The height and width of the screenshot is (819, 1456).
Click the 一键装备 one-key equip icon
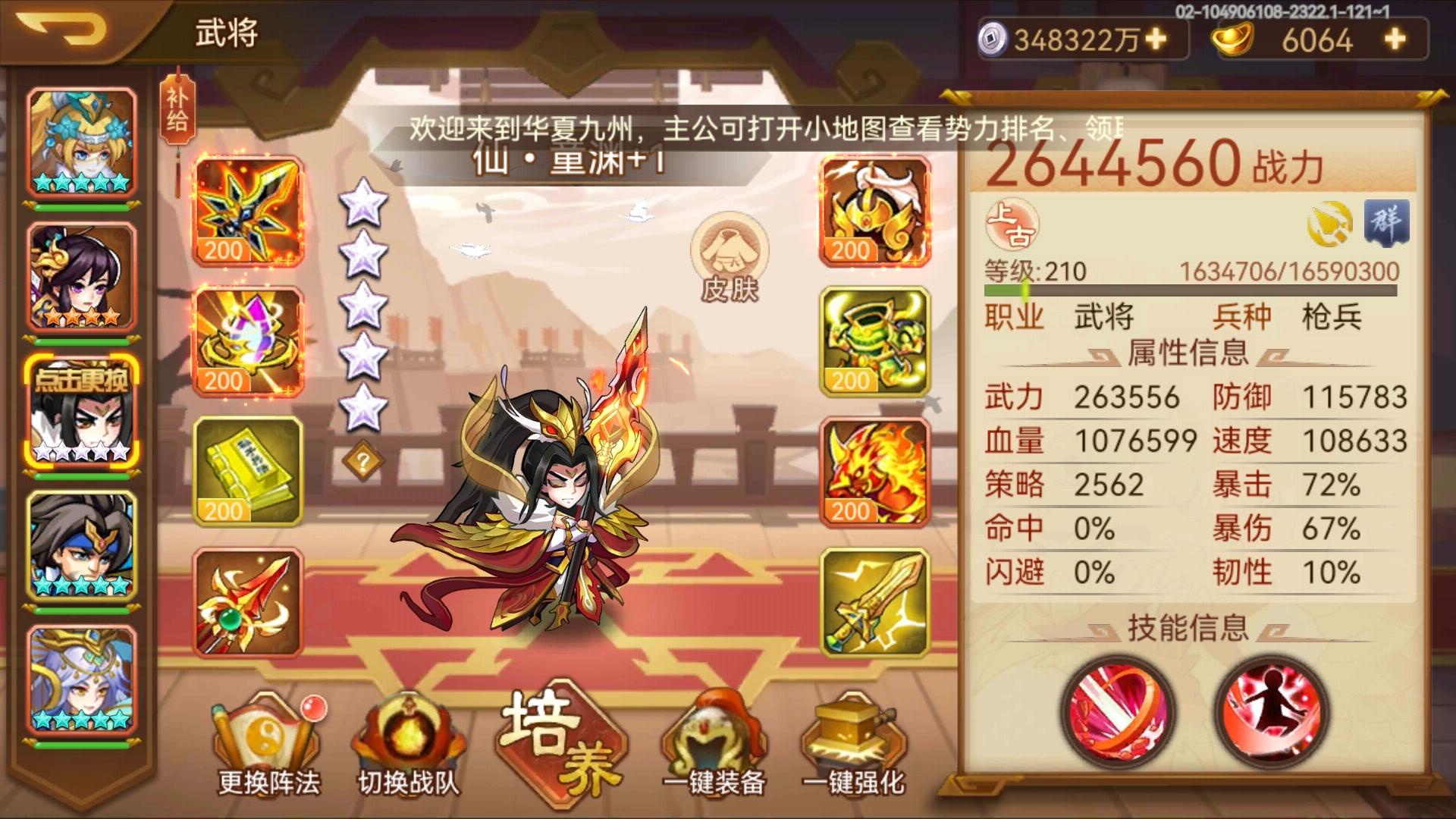point(711,732)
